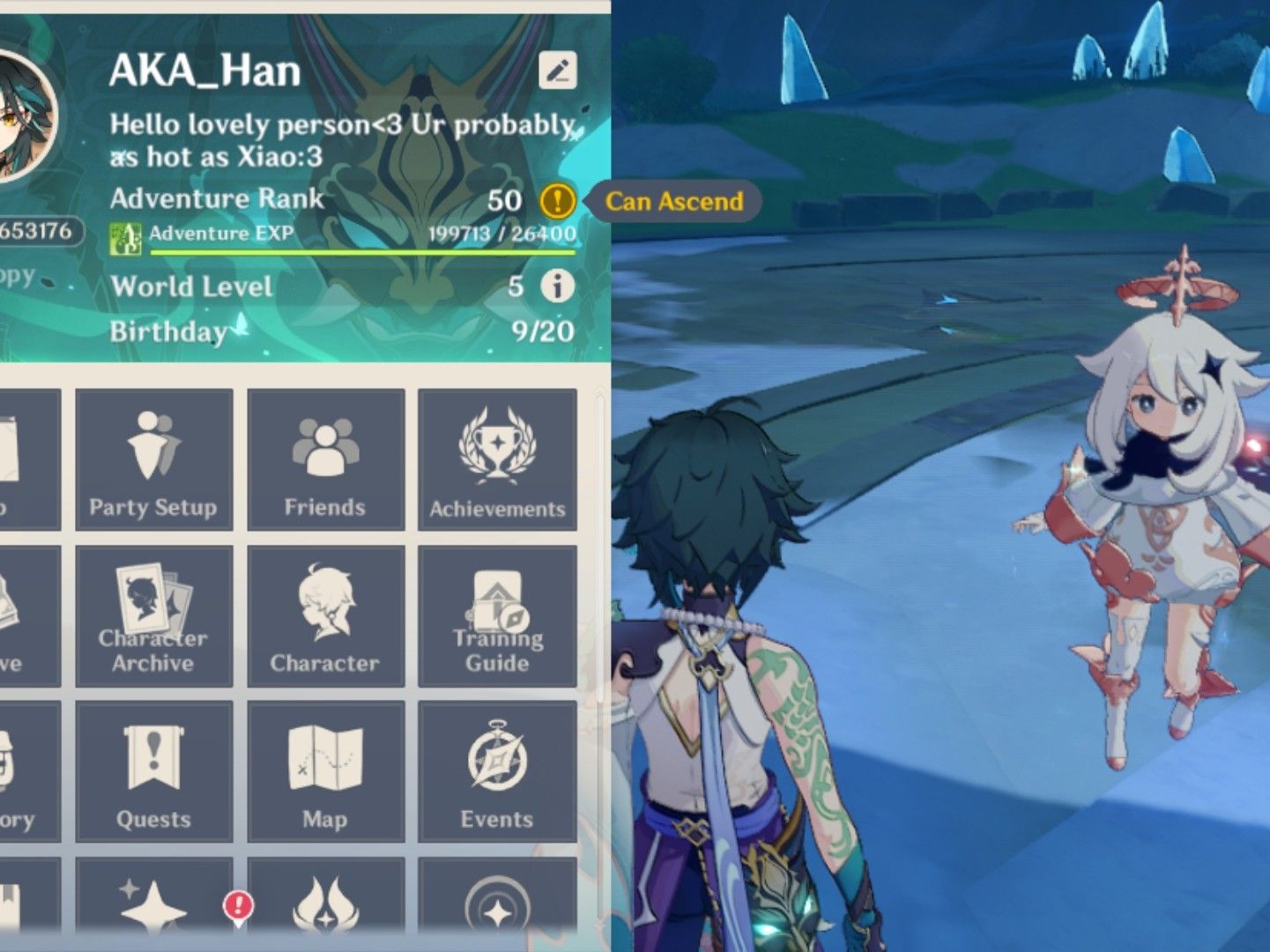Click the Can Ascend notification
1270x952 pixels.
point(675,201)
